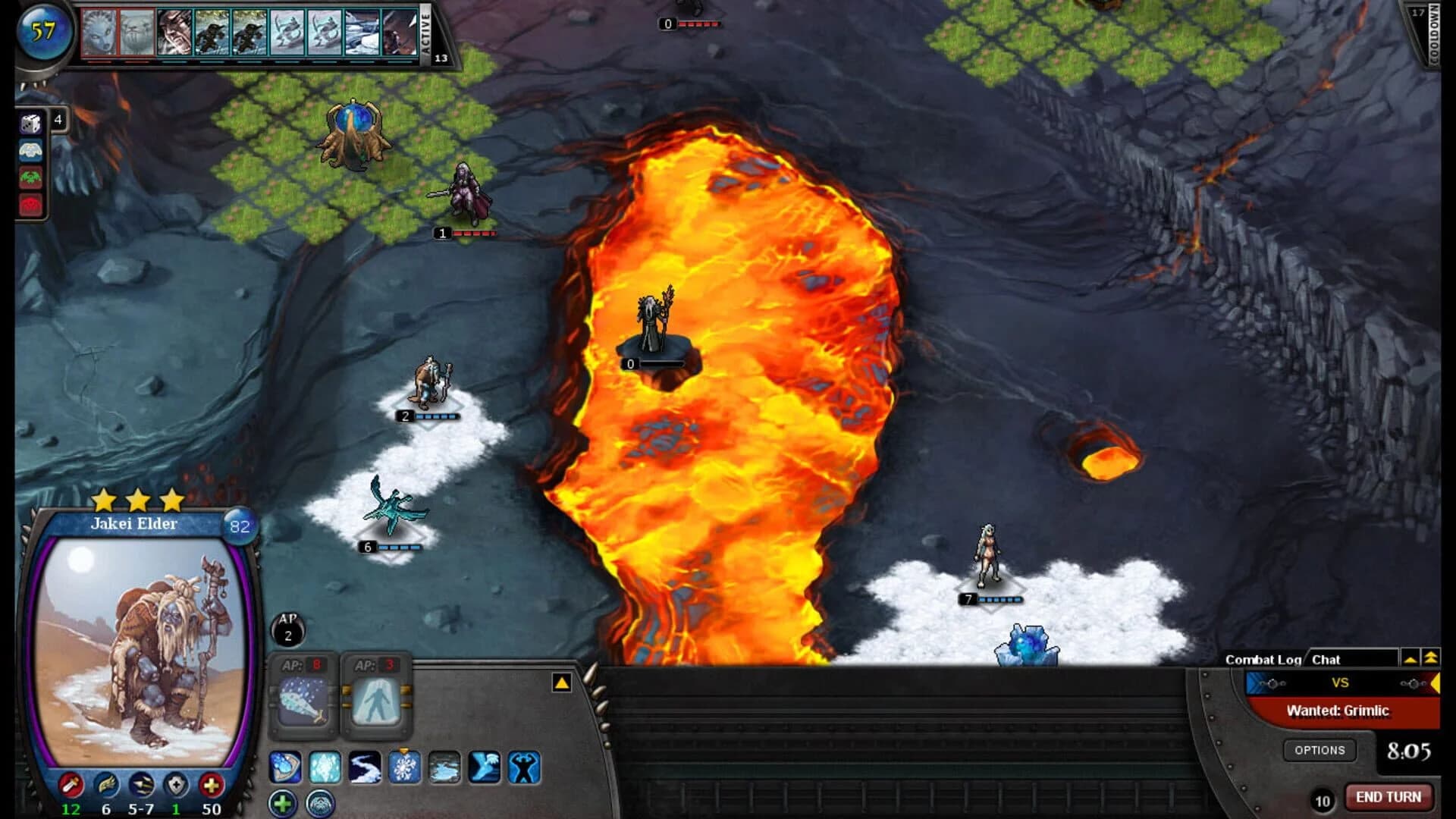
Task: Open the OPTIONS menu
Action: [x=1321, y=750]
